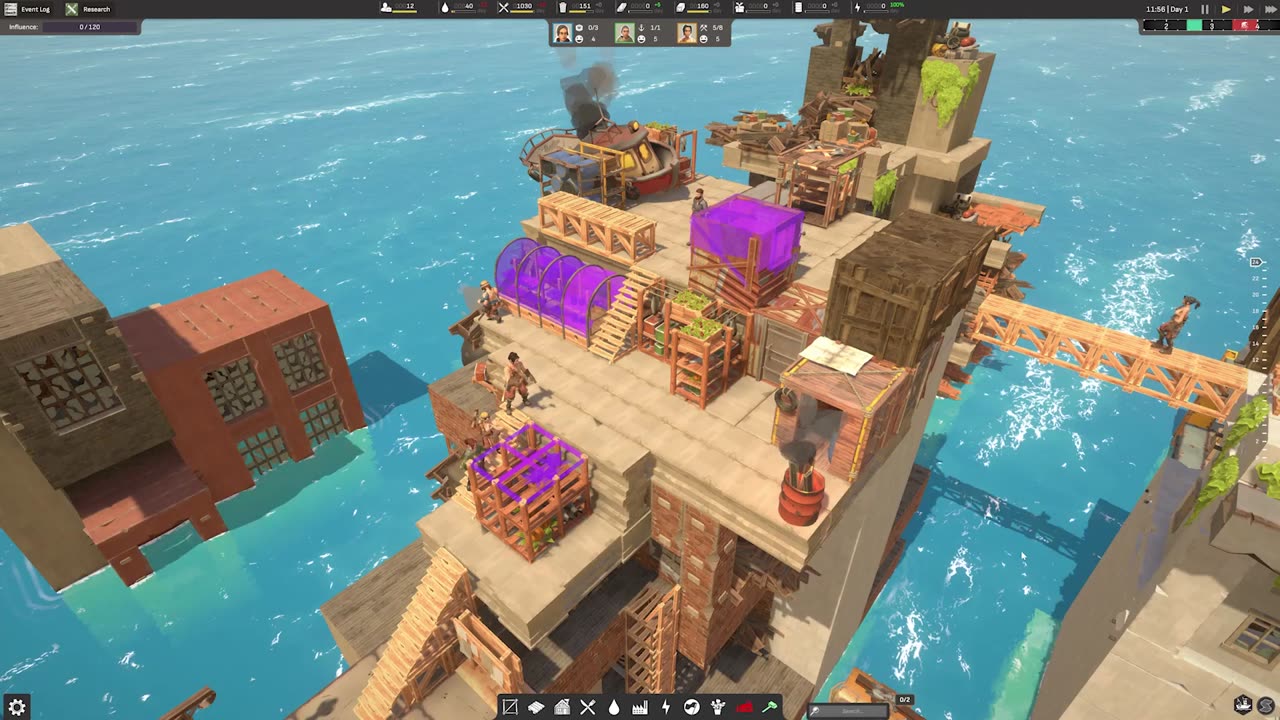Select the first survivor group portrait
1280x720 pixels.
(x=563, y=33)
